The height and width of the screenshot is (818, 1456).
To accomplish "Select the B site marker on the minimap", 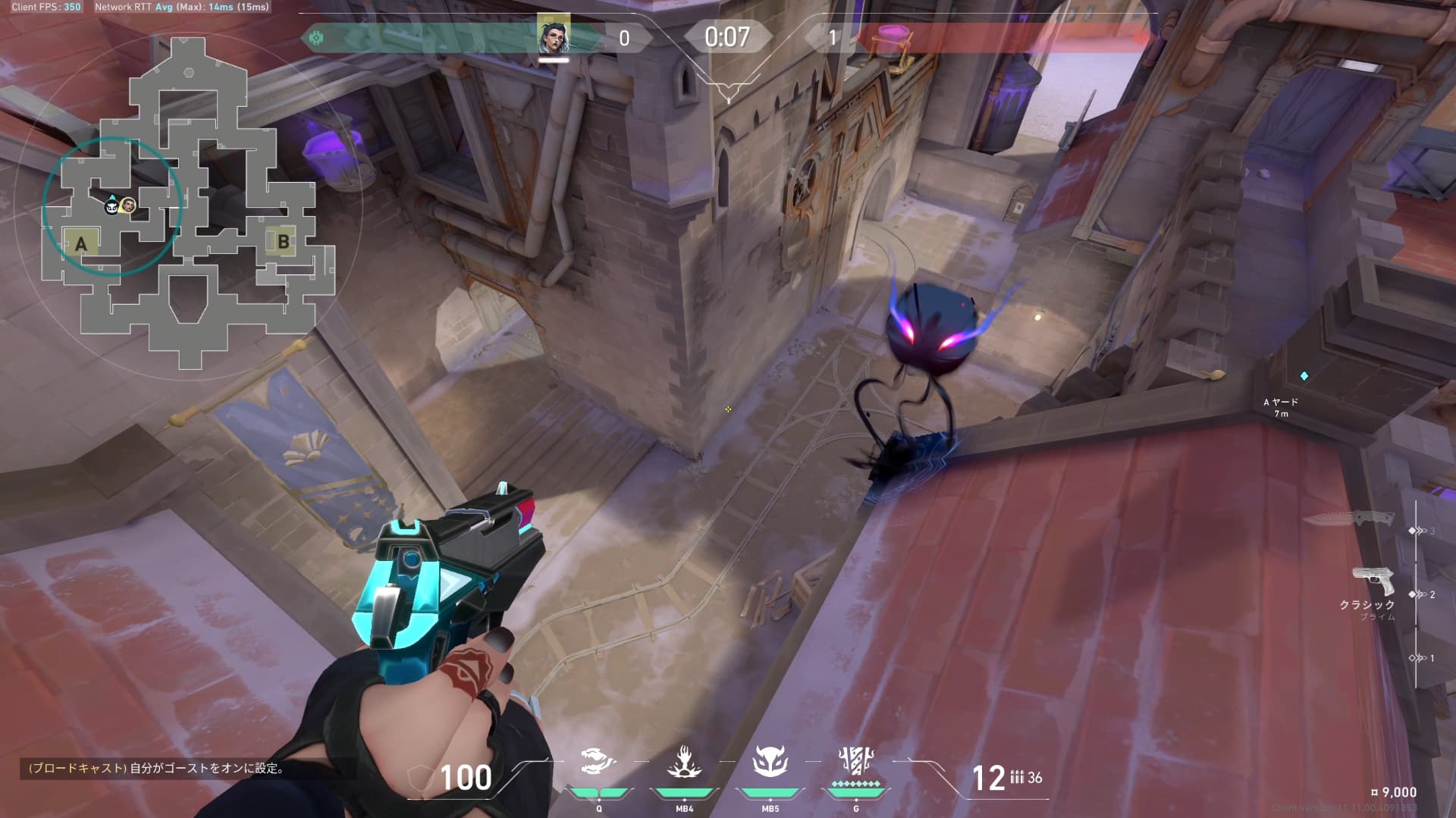I will (283, 242).
